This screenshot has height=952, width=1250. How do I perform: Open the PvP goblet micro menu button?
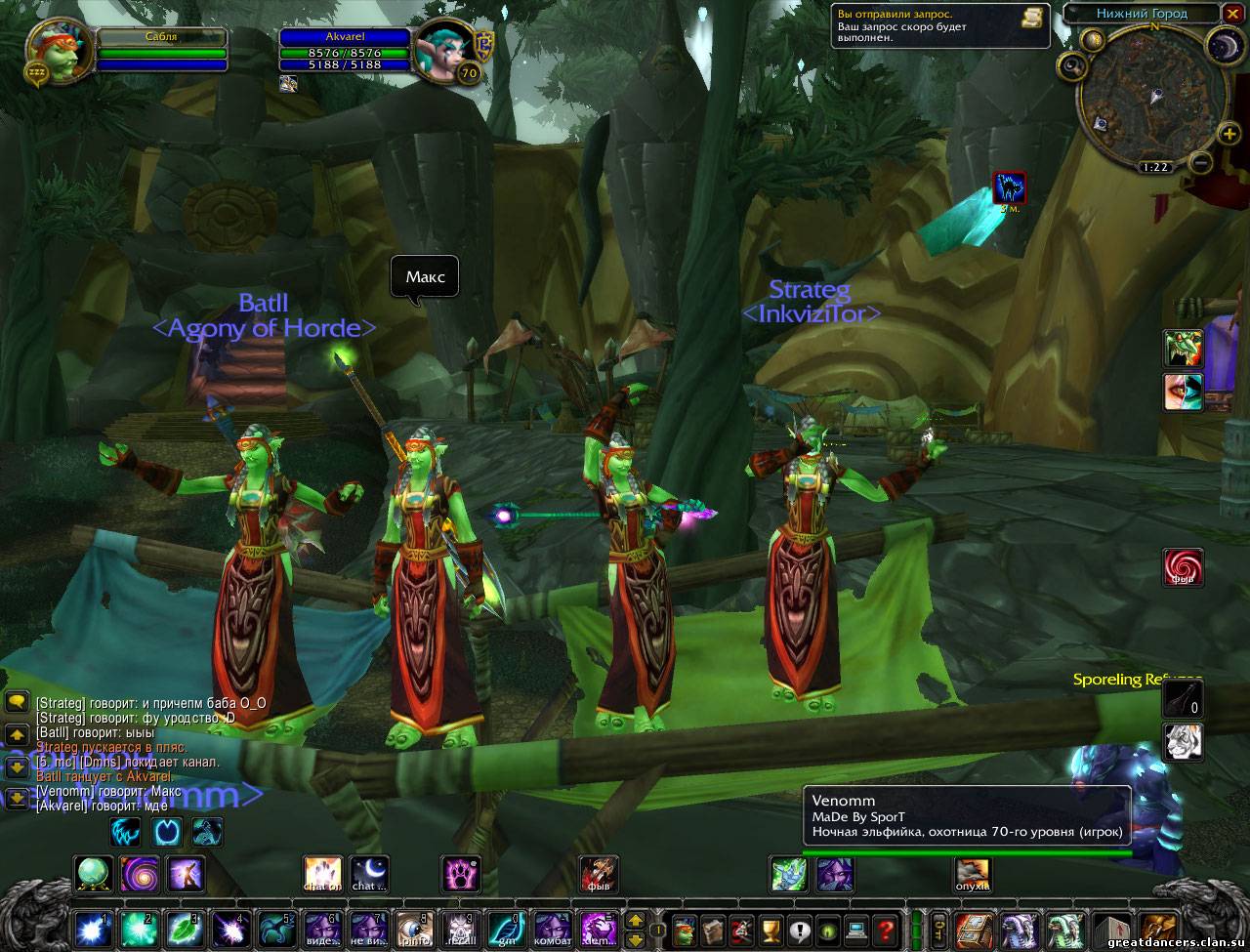(771, 928)
